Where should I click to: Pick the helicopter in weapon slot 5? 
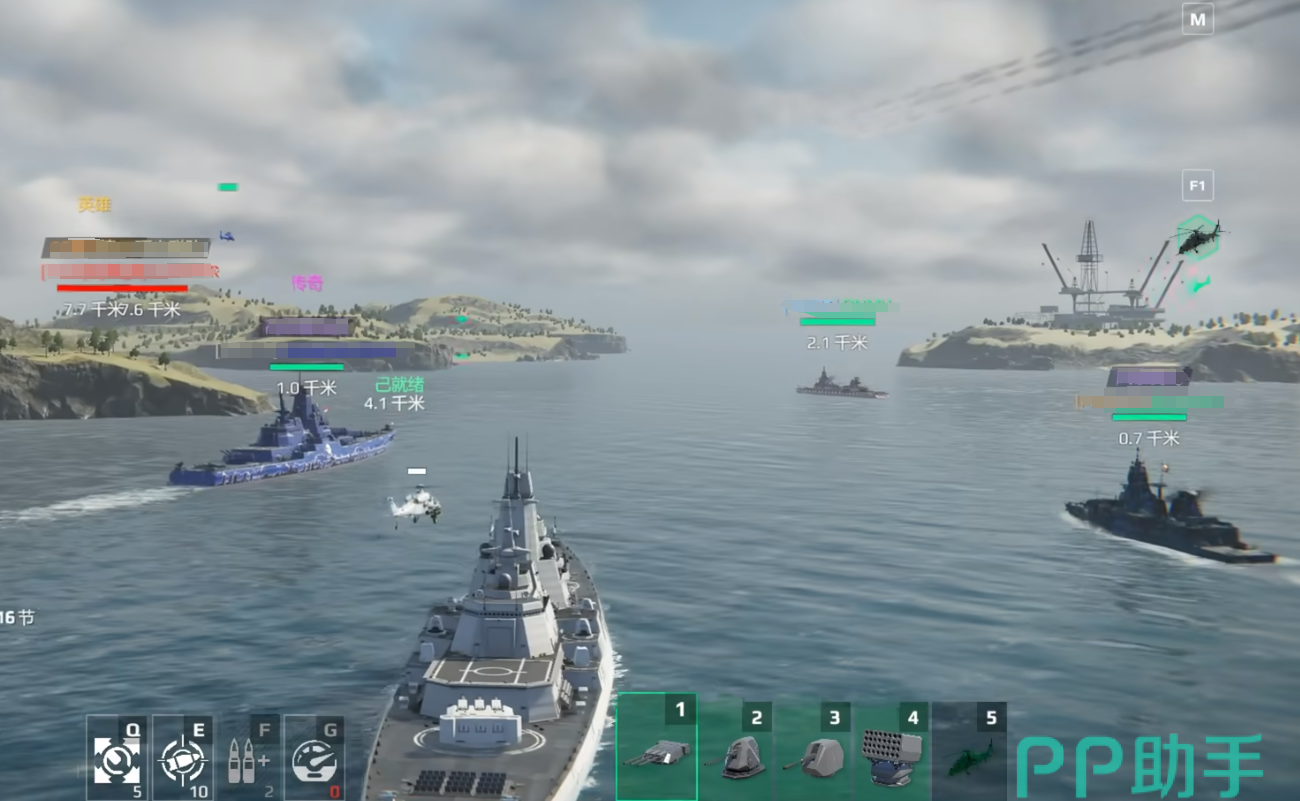click(969, 751)
